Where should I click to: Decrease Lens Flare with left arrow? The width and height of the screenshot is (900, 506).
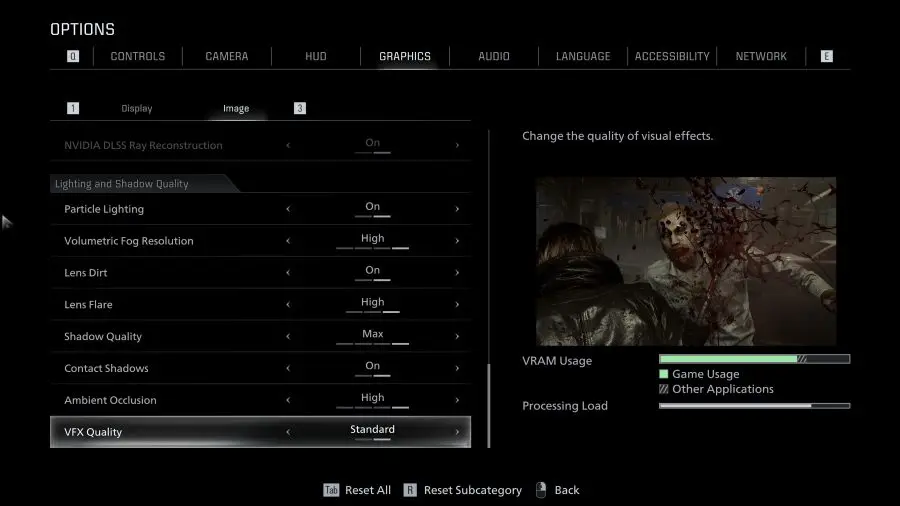coord(288,305)
